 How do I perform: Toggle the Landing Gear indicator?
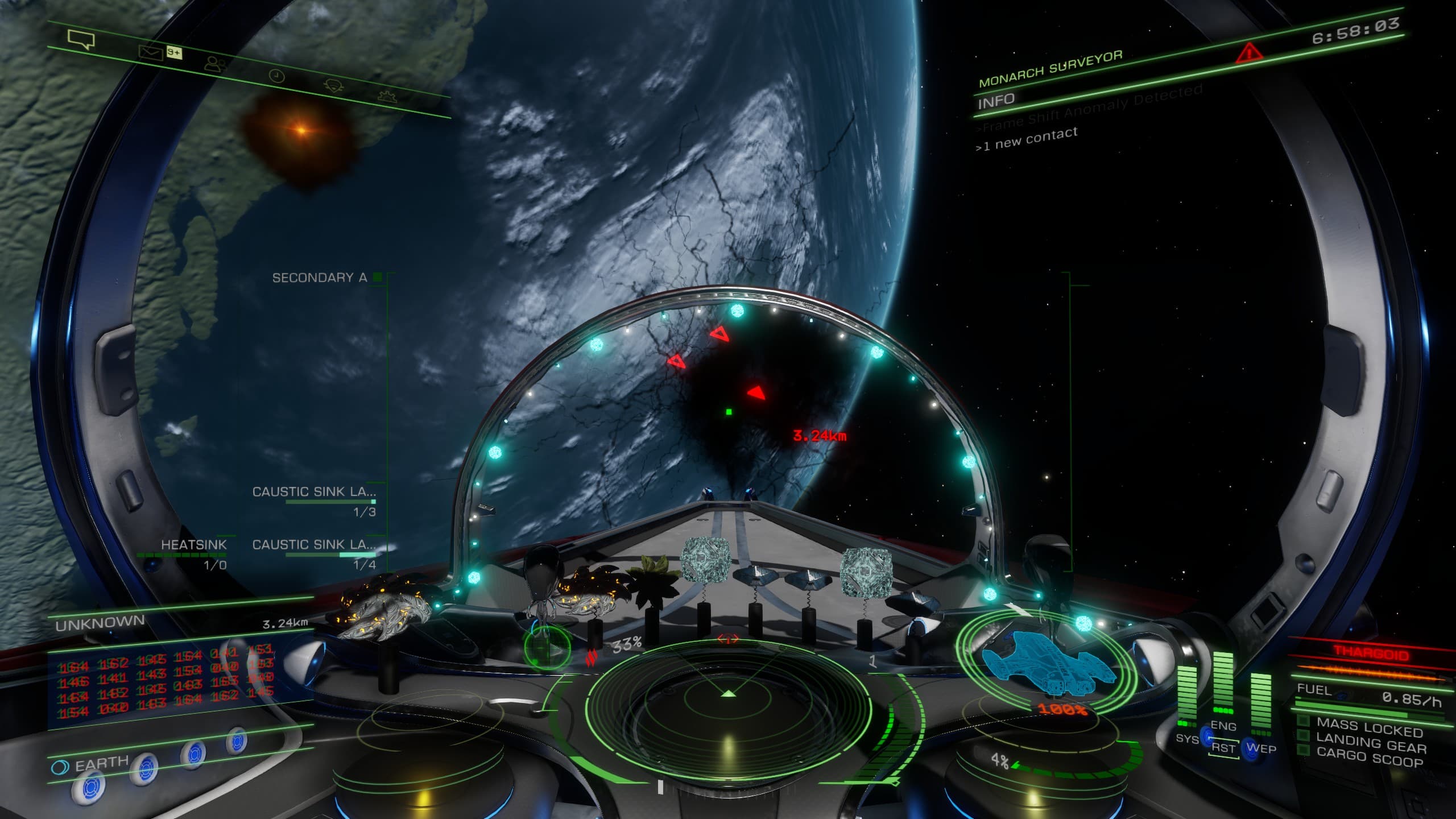[x=1371, y=743]
